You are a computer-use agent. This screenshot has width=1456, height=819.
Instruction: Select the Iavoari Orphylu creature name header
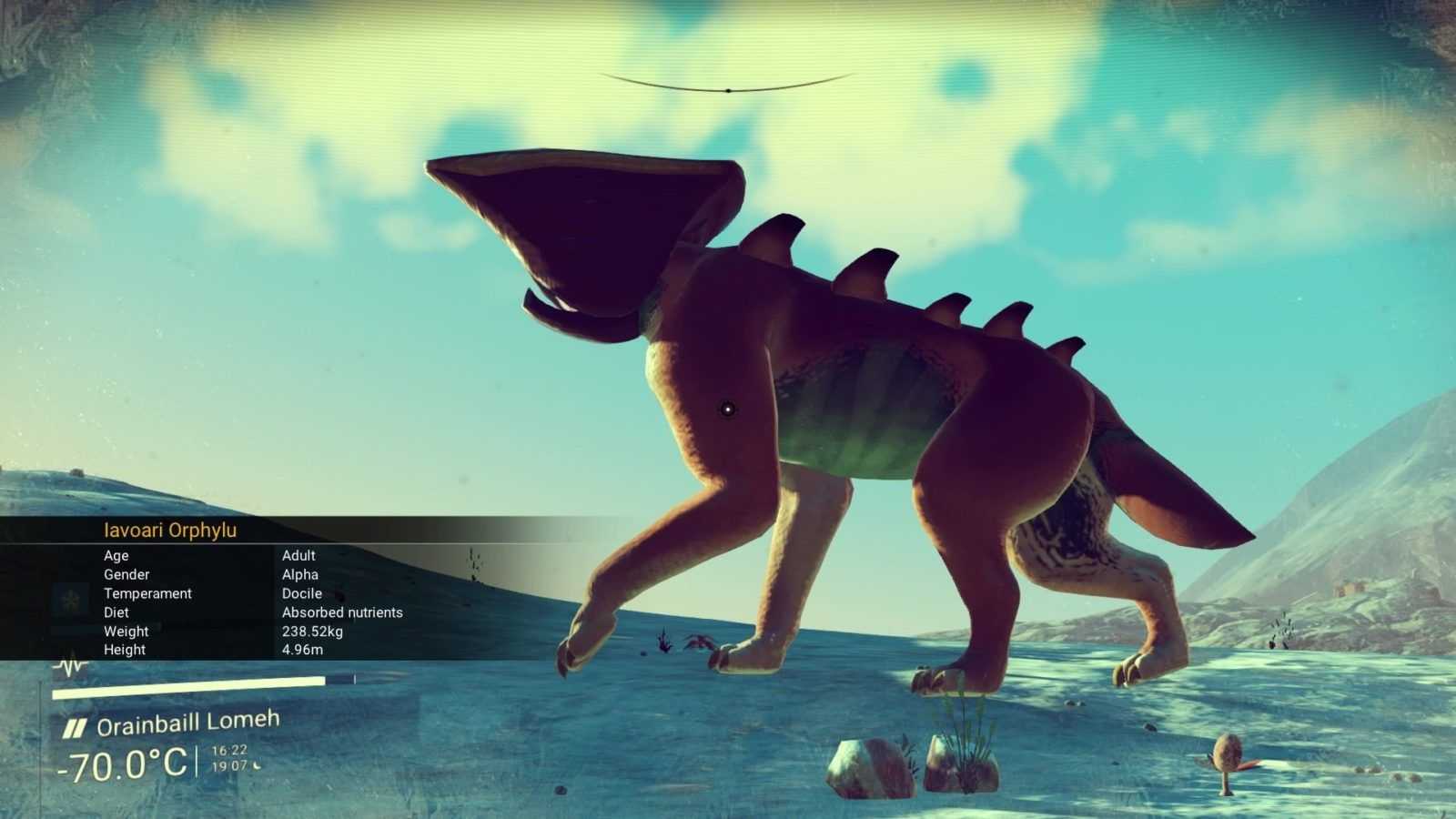(x=170, y=531)
